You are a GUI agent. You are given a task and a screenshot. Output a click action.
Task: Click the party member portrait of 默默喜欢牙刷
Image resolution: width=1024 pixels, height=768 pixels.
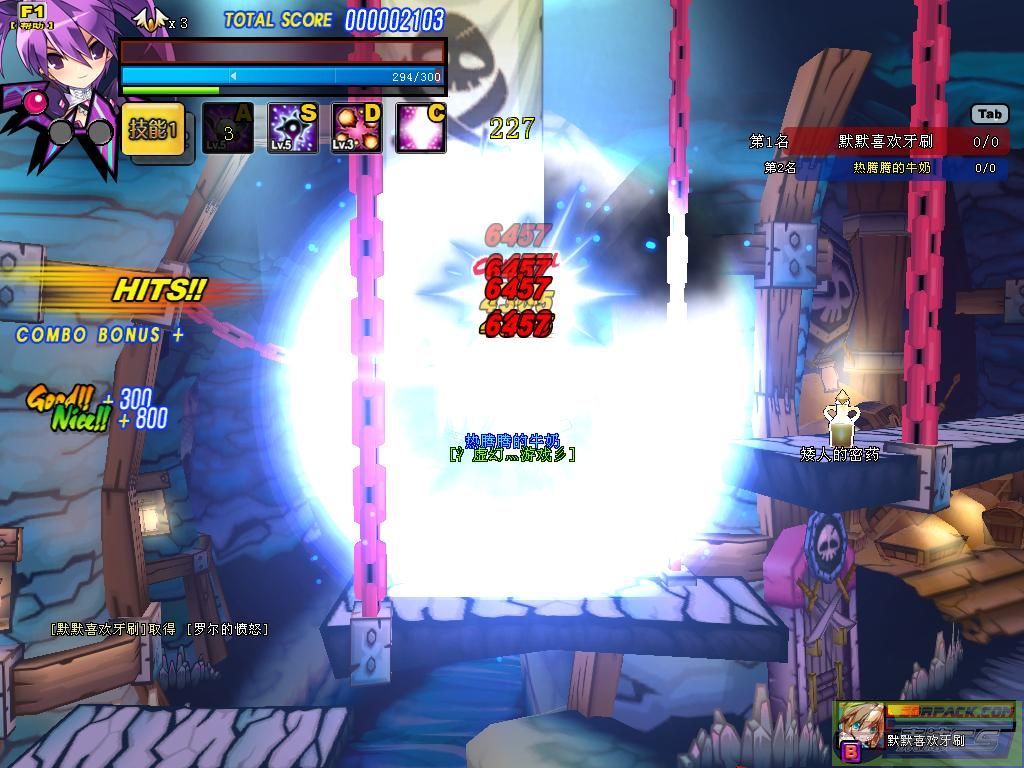click(860, 727)
